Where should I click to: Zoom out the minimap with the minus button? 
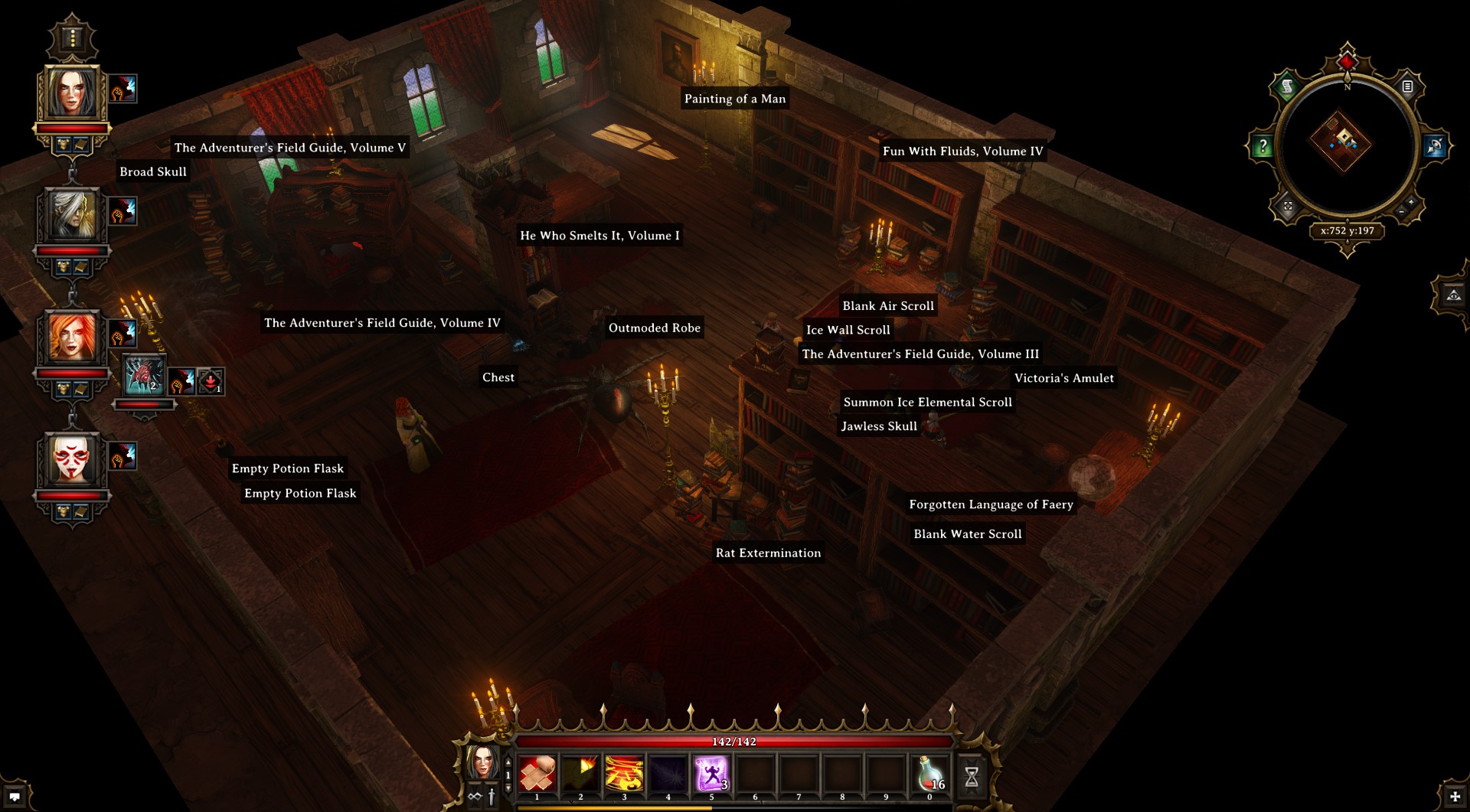coord(1402,211)
